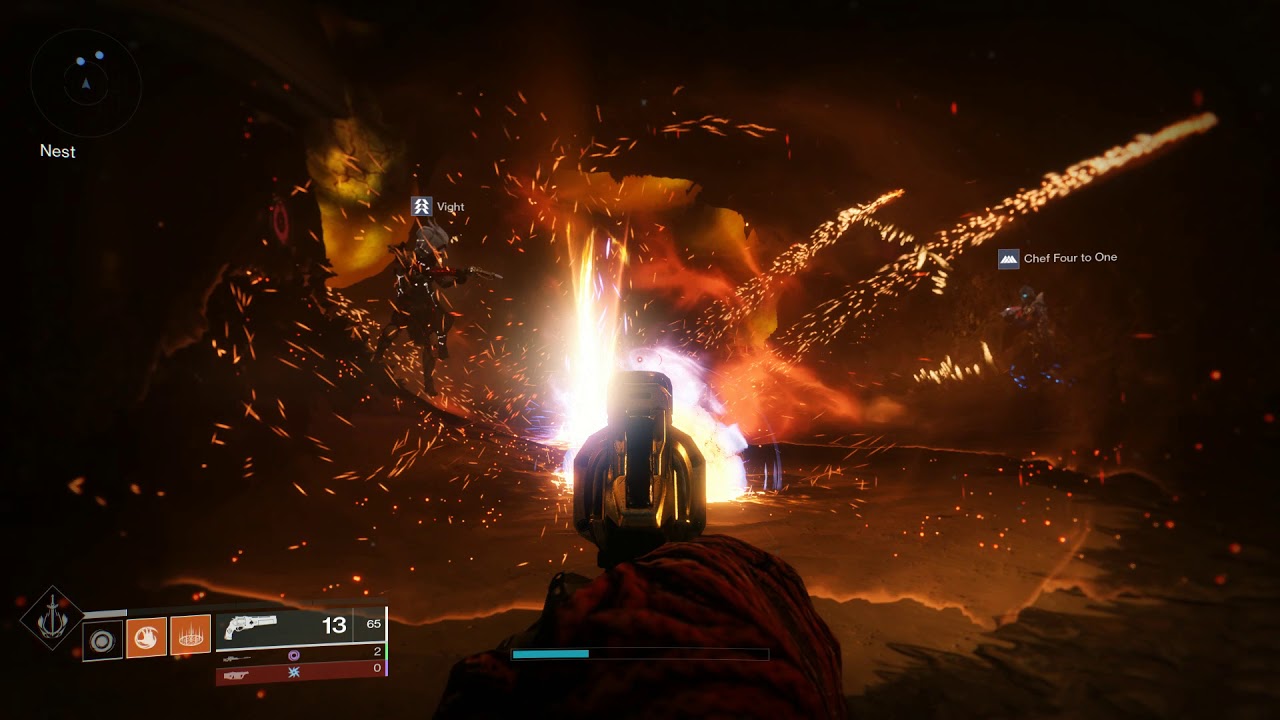Switch to the sniper rifle weapon slot

coord(237,653)
